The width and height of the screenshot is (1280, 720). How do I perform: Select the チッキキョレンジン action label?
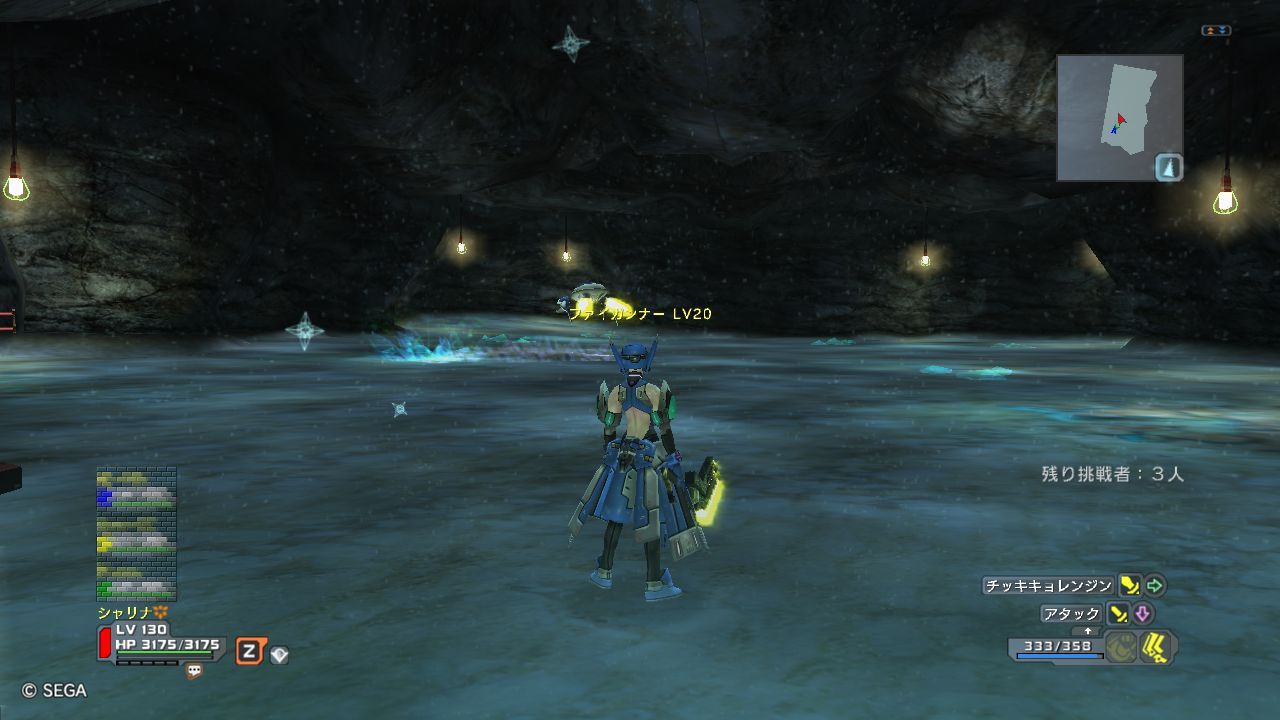click(x=1048, y=586)
